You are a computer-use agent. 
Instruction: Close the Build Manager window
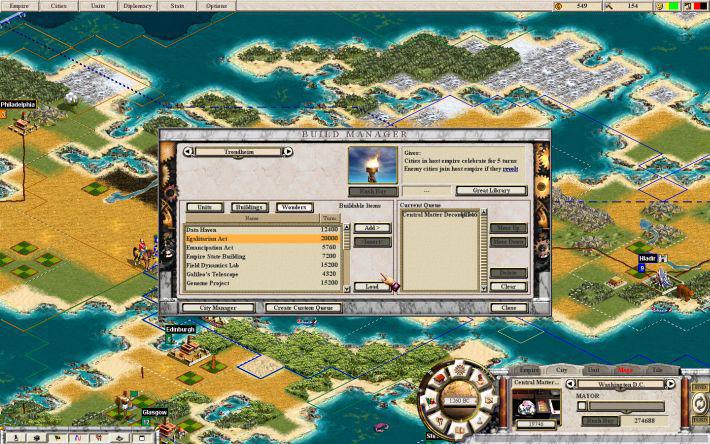pos(508,308)
